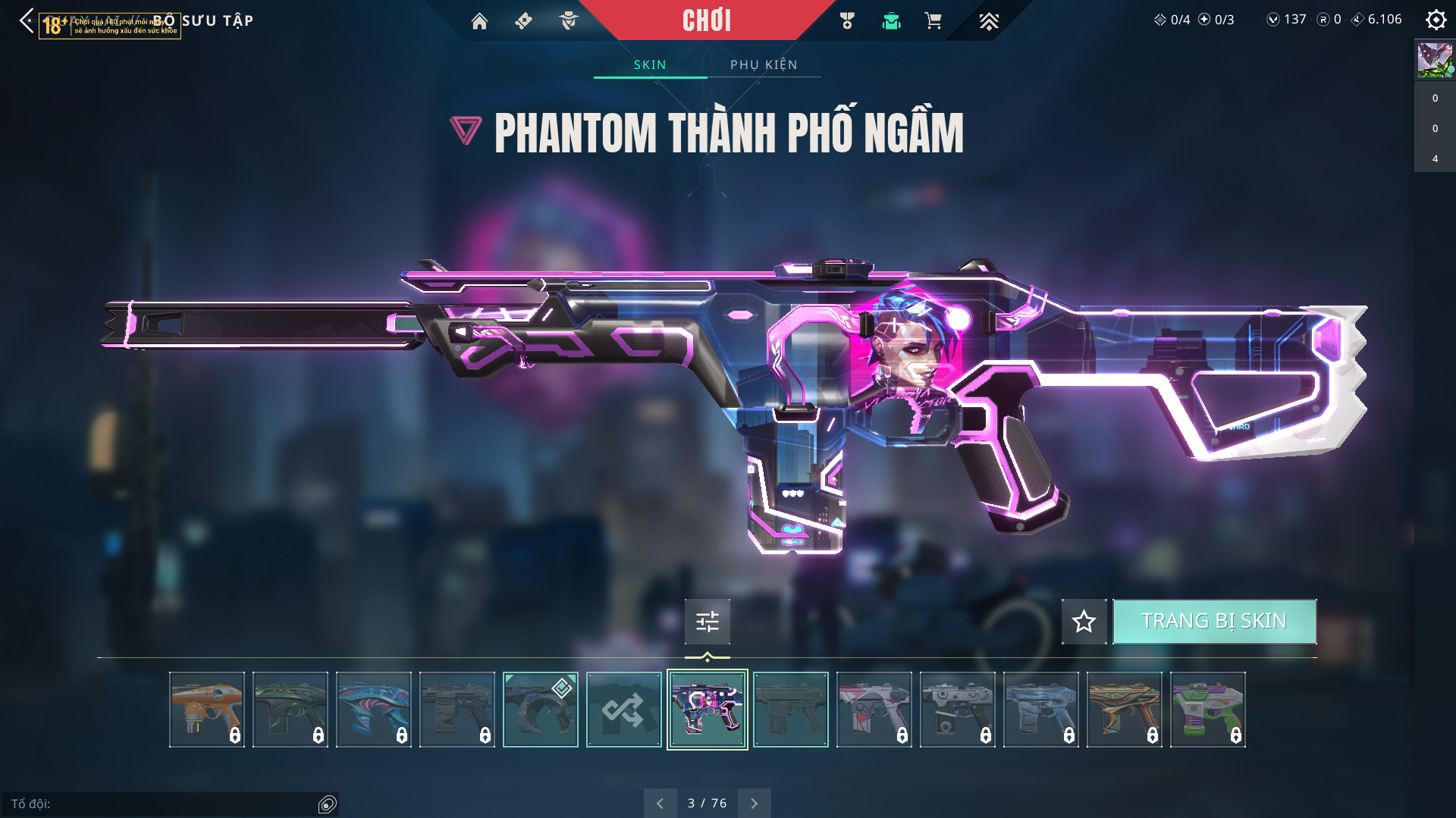Go to the next skin page
Screen dimensions: 1456x818
click(x=754, y=803)
